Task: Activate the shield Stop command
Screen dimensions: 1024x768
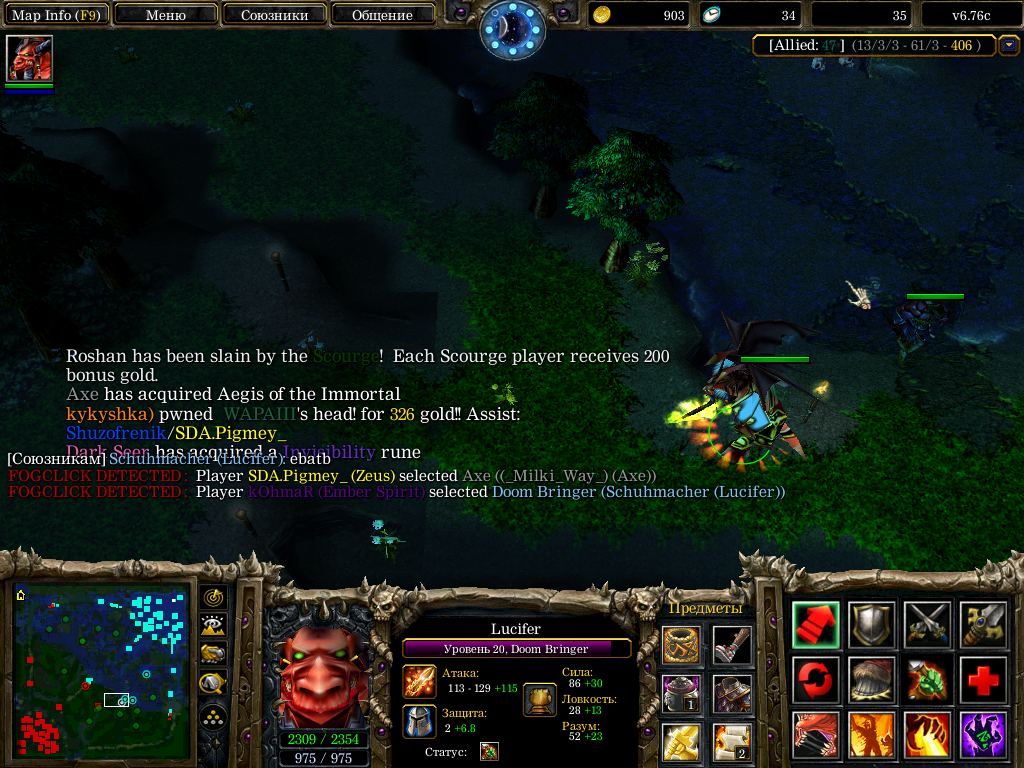Action: coord(871,625)
